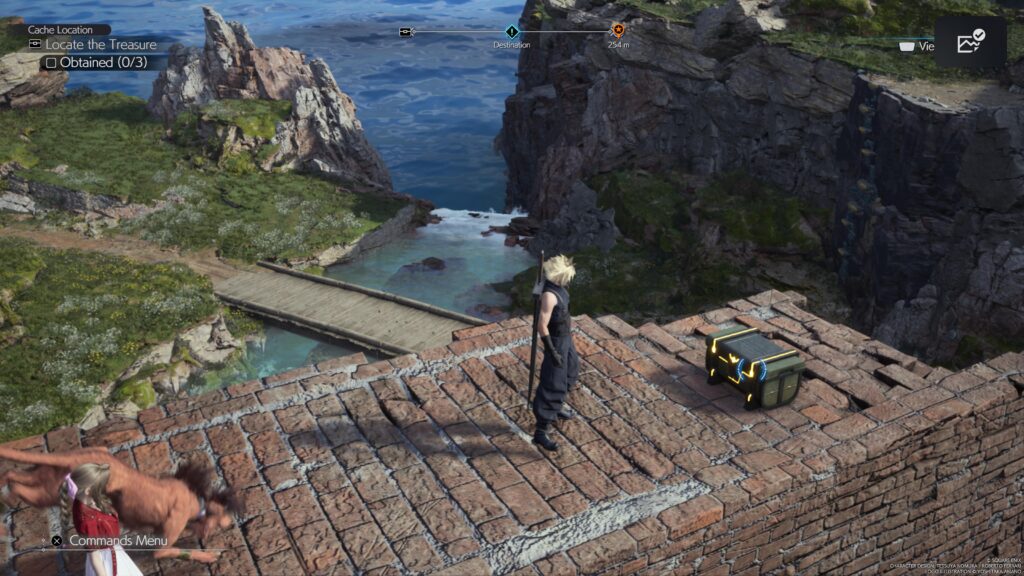Open the screenshot-saved notification thumbnail

pos(970,41)
